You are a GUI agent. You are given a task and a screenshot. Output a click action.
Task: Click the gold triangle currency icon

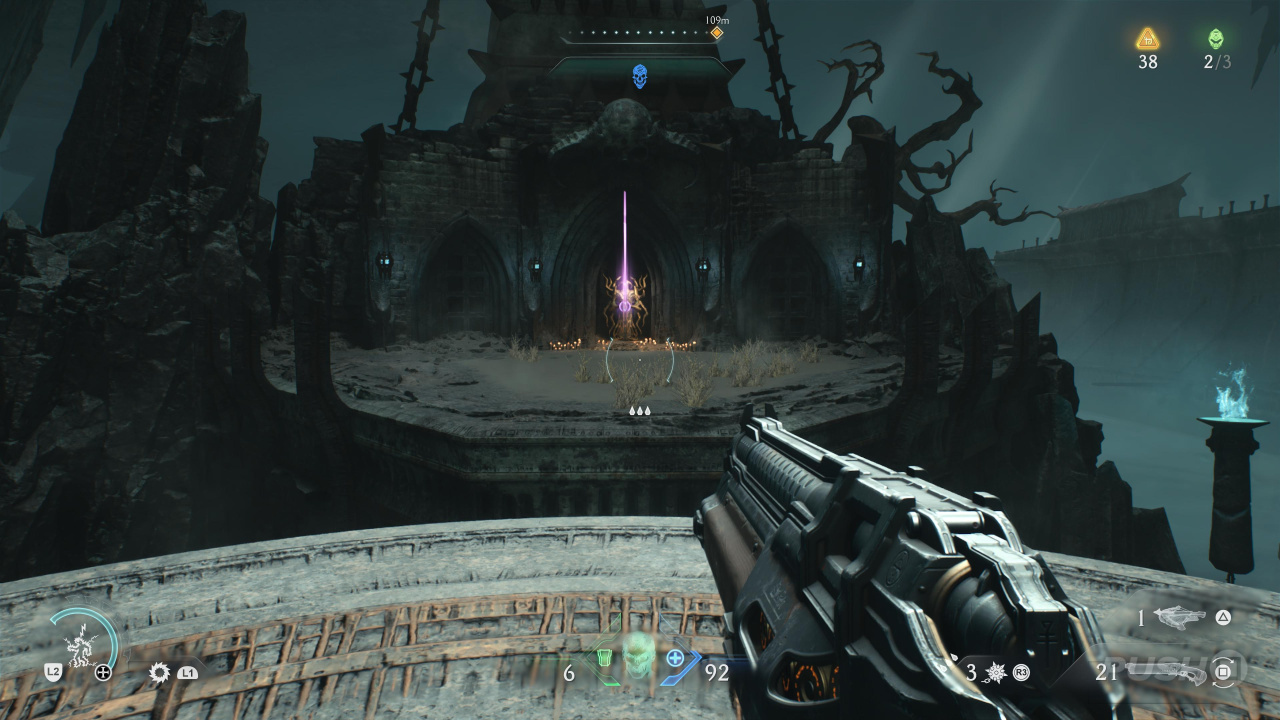1148,39
